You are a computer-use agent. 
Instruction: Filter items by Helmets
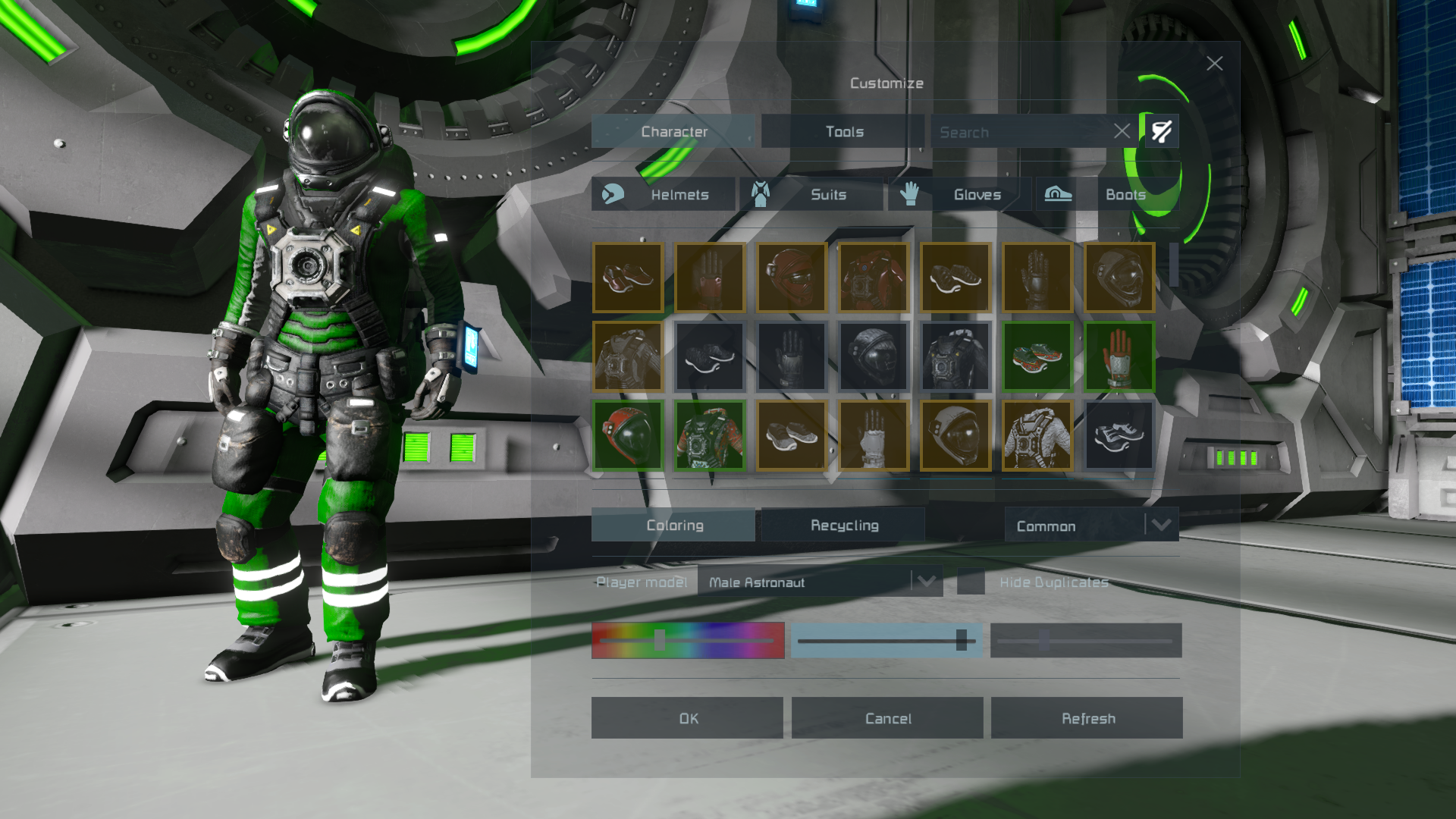pyautogui.click(x=664, y=195)
